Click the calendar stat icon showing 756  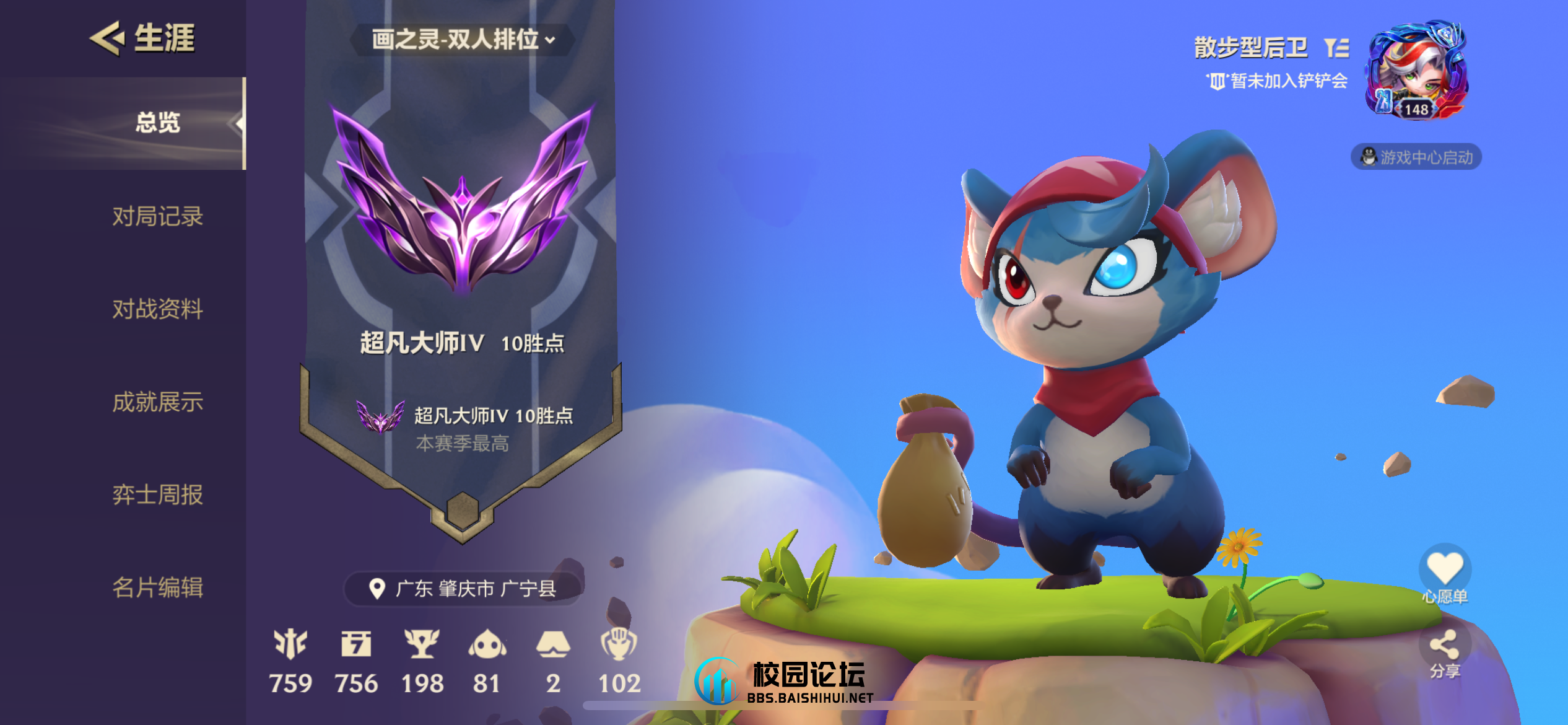(356, 644)
